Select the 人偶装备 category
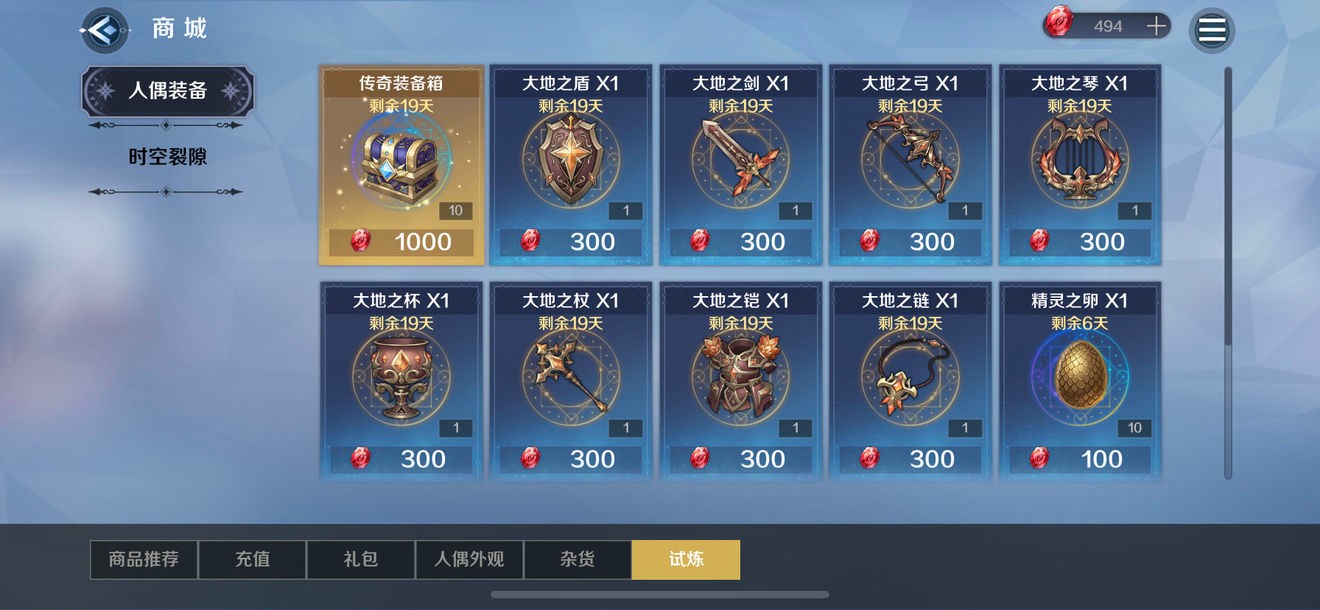Viewport: 1320px width, 610px height. [x=167, y=91]
